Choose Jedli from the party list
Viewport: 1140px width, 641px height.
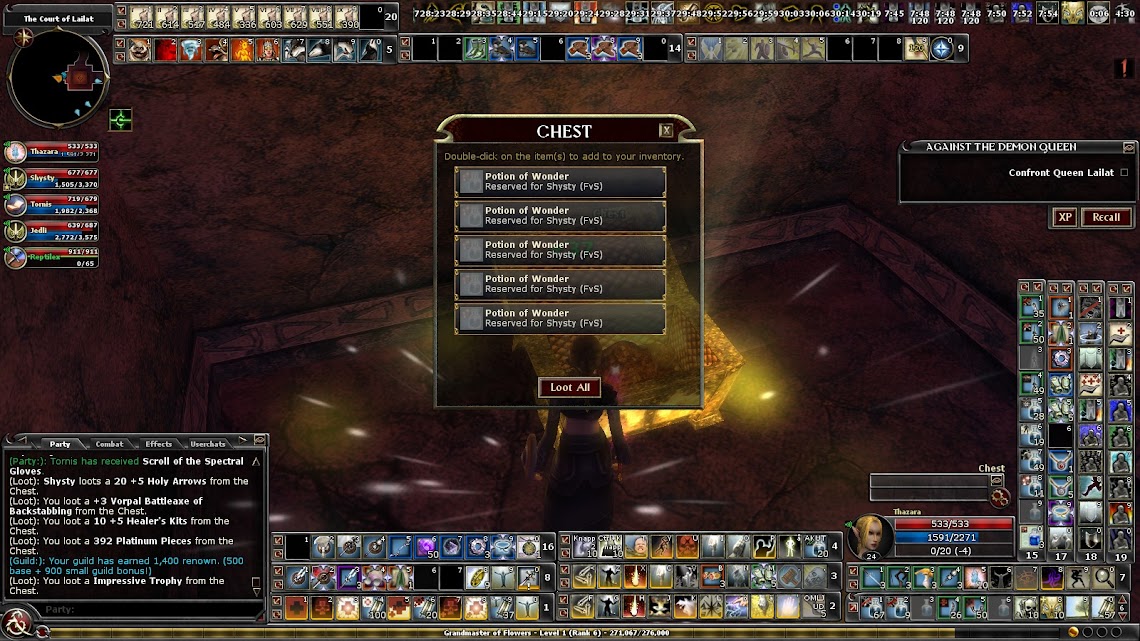[15, 231]
